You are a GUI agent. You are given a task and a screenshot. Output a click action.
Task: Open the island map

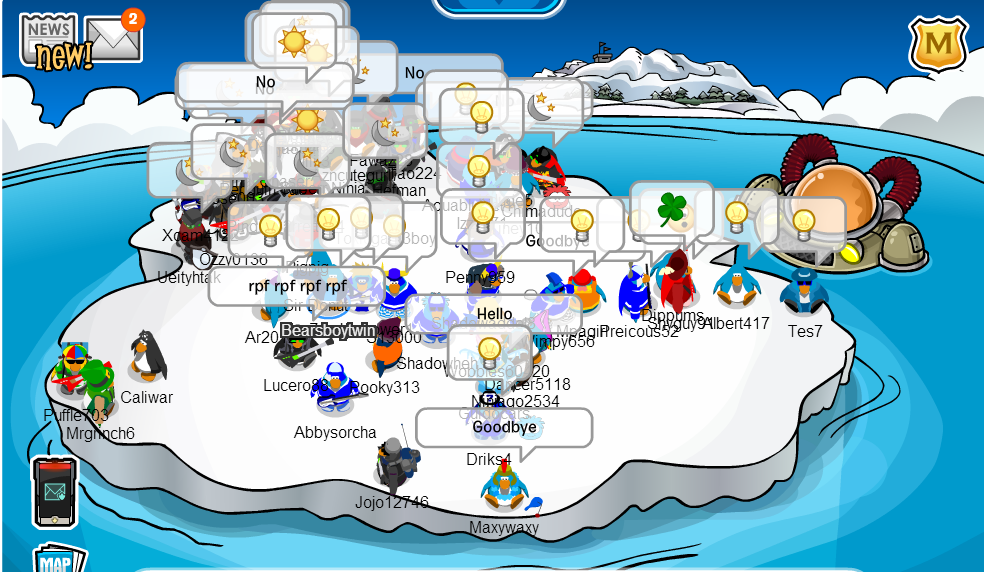[x=55, y=560]
